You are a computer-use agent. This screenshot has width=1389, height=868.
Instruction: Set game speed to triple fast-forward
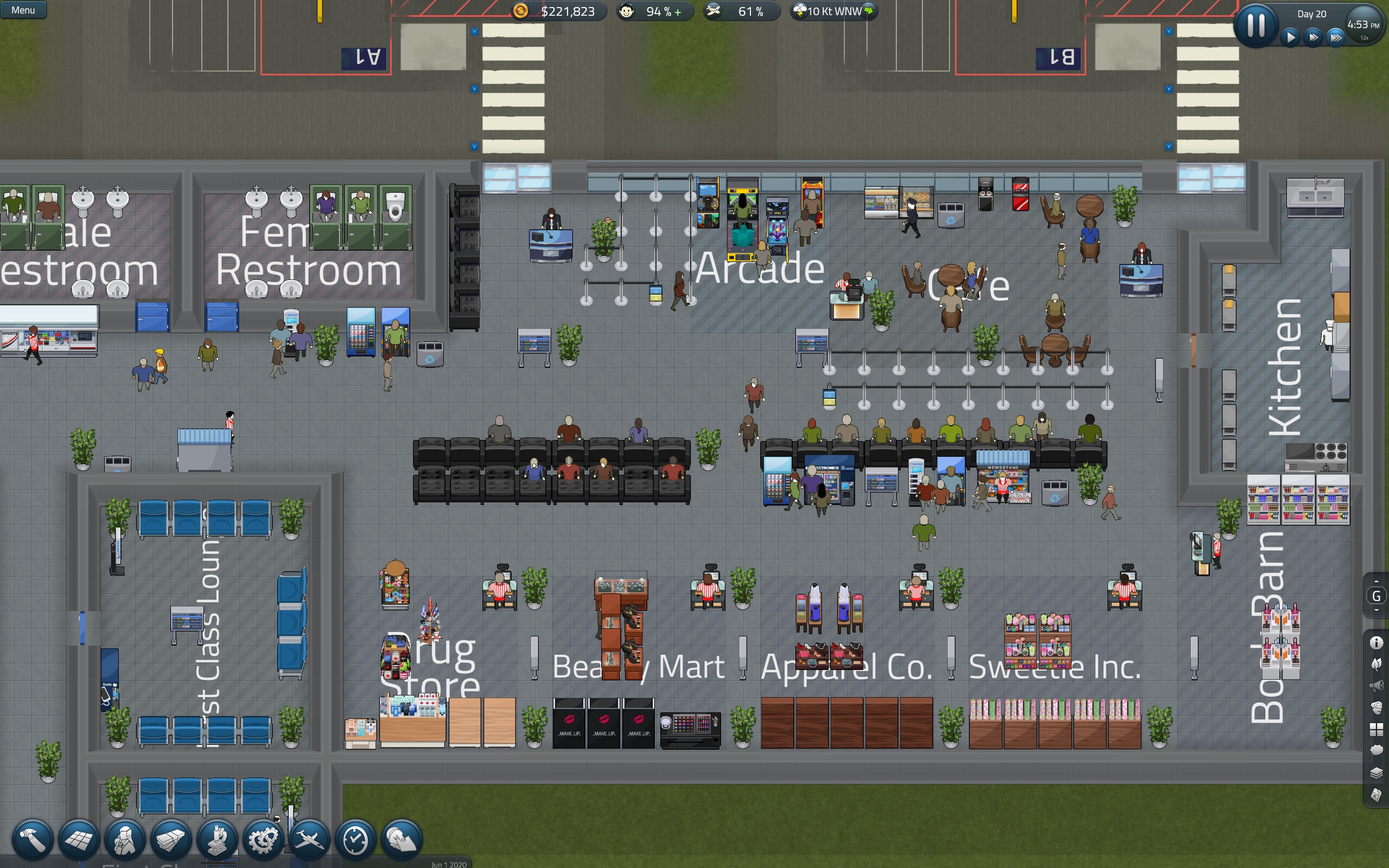click(1336, 38)
